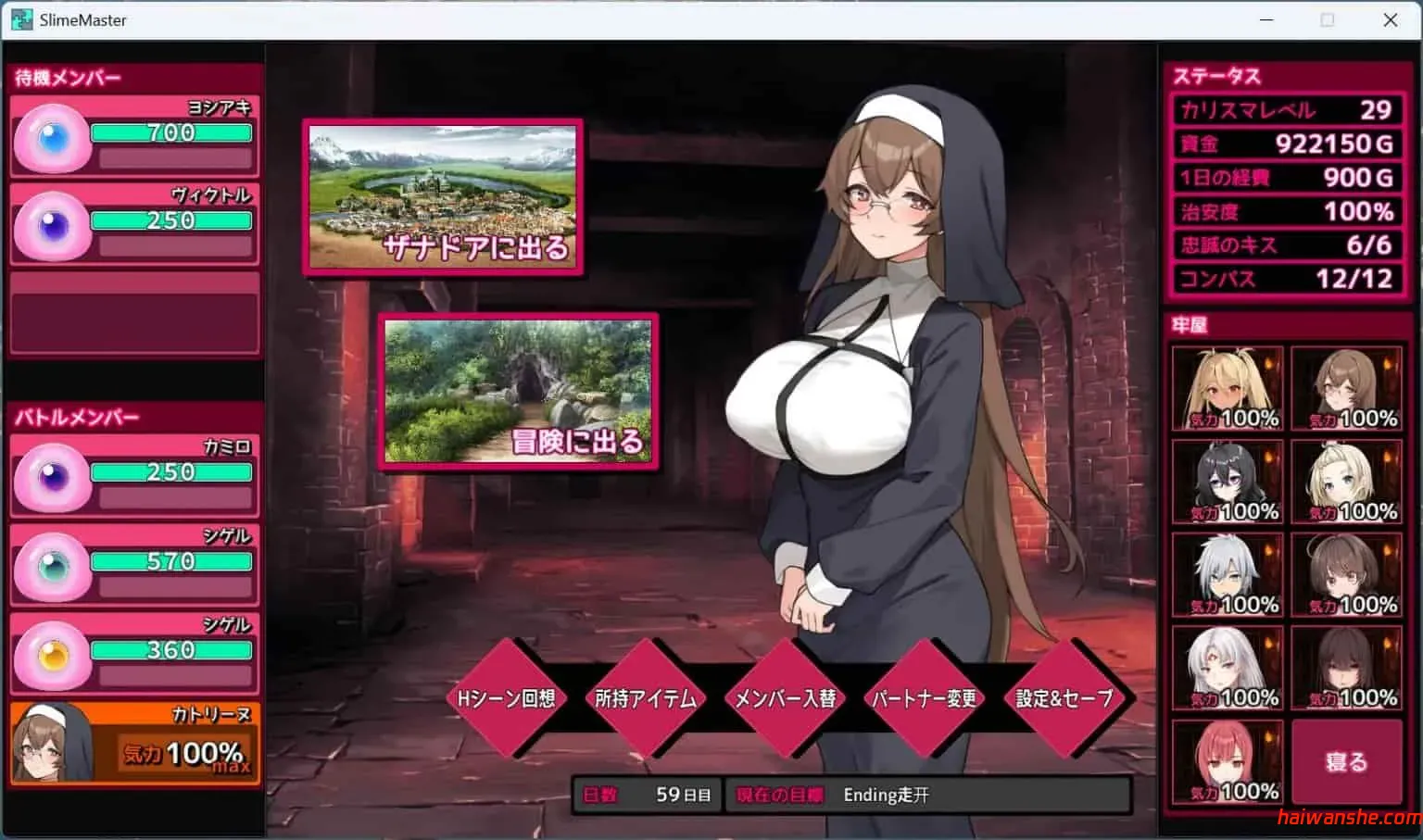The width and height of the screenshot is (1423, 840).
Task: Select the Victor slime in standby members
Action: click(53, 222)
